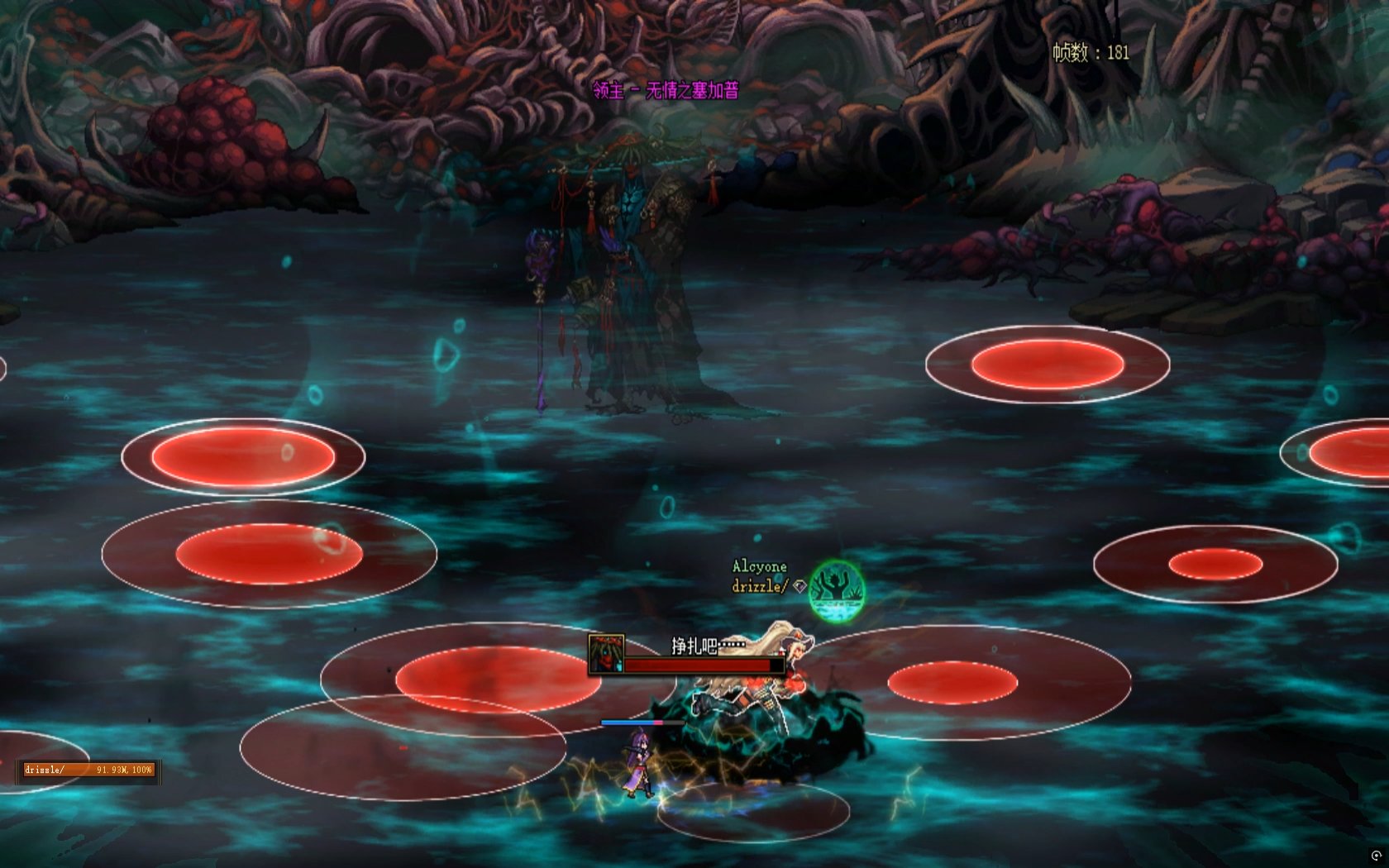
Task: Click the green status icon by Alcyone's name
Action: 837,590
